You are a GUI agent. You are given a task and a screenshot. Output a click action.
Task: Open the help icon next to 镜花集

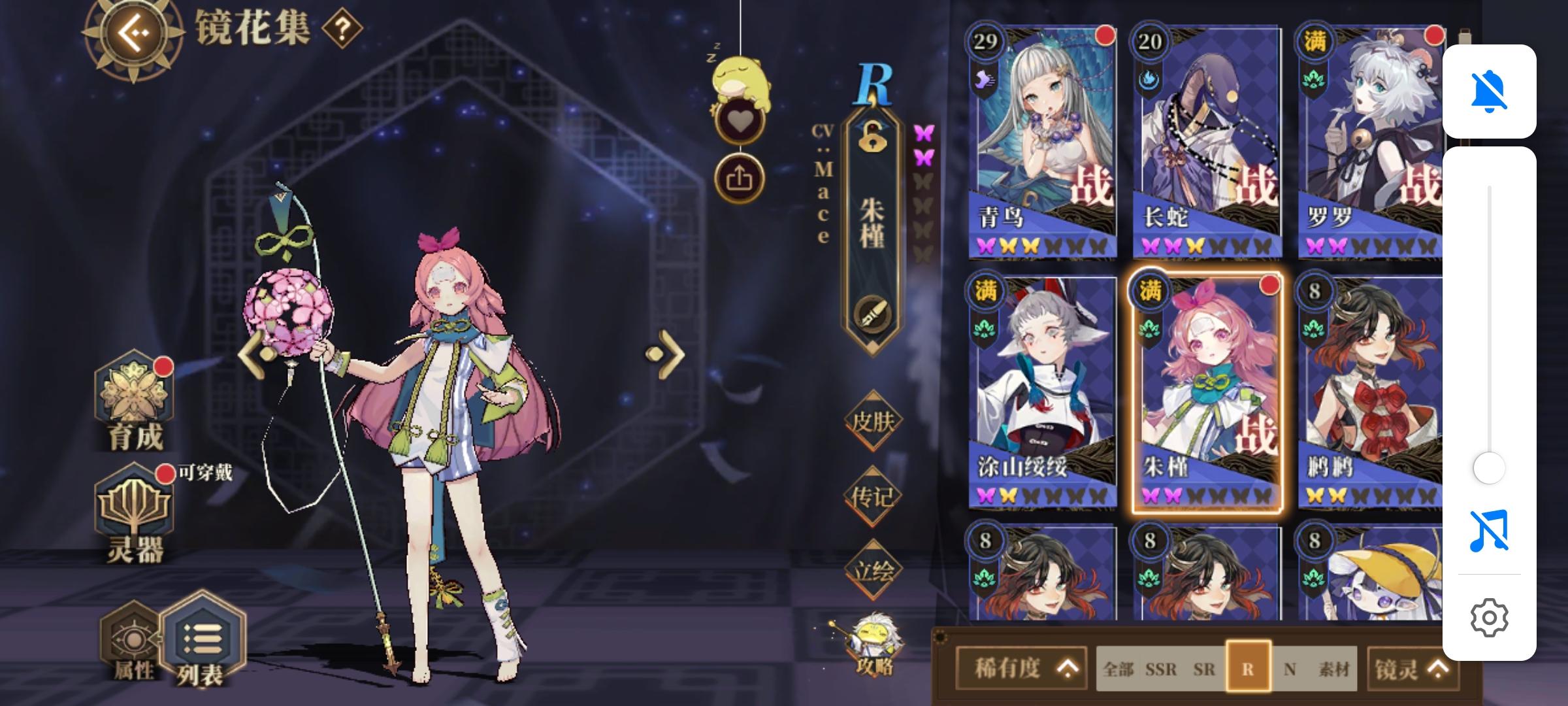click(x=339, y=30)
